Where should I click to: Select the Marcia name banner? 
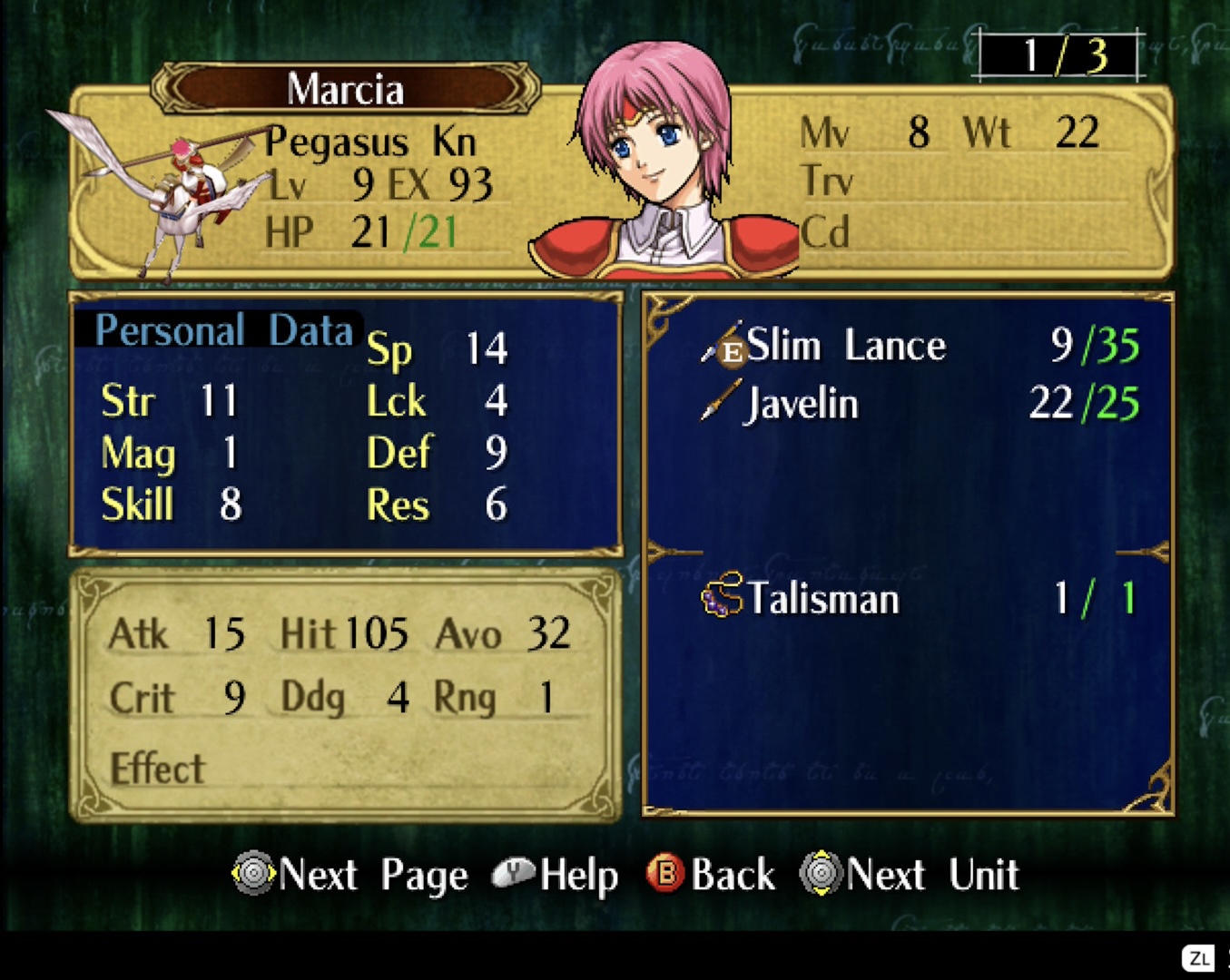pyautogui.click(x=345, y=89)
